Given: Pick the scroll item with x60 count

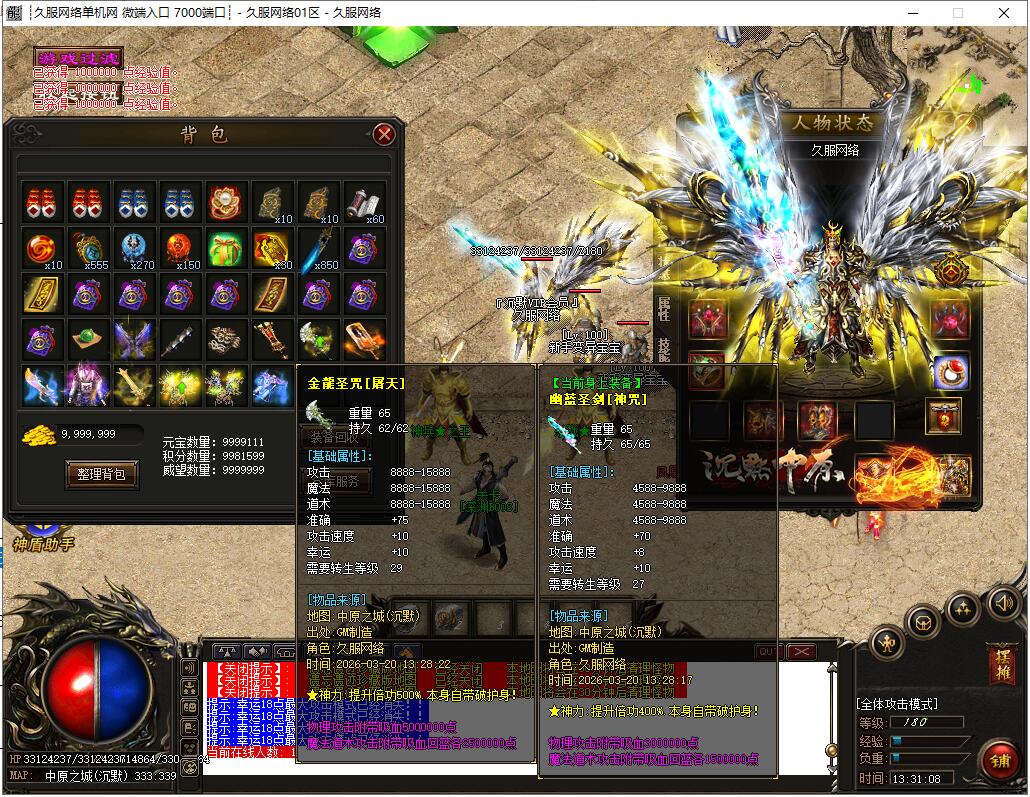Looking at the screenshot, I should [x=364, y=202].
